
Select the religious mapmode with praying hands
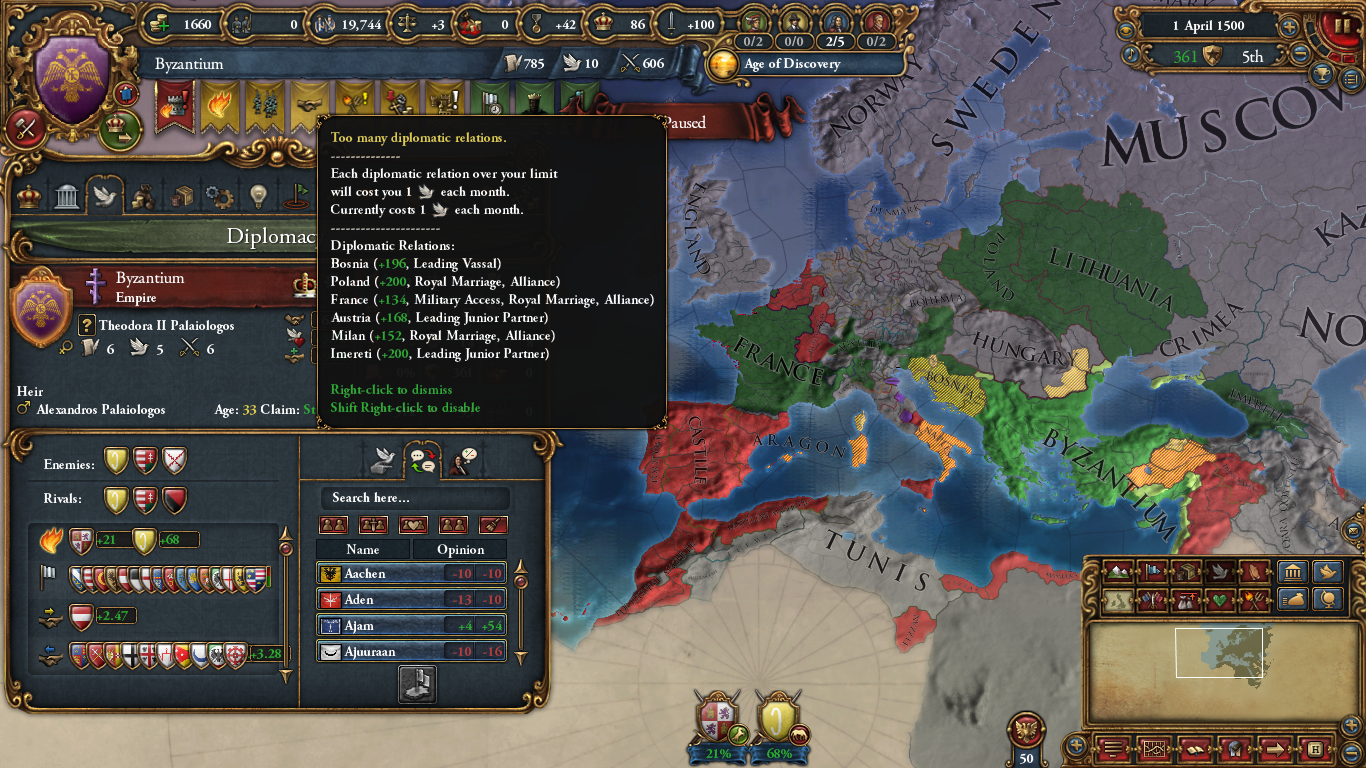point(1252,572)
